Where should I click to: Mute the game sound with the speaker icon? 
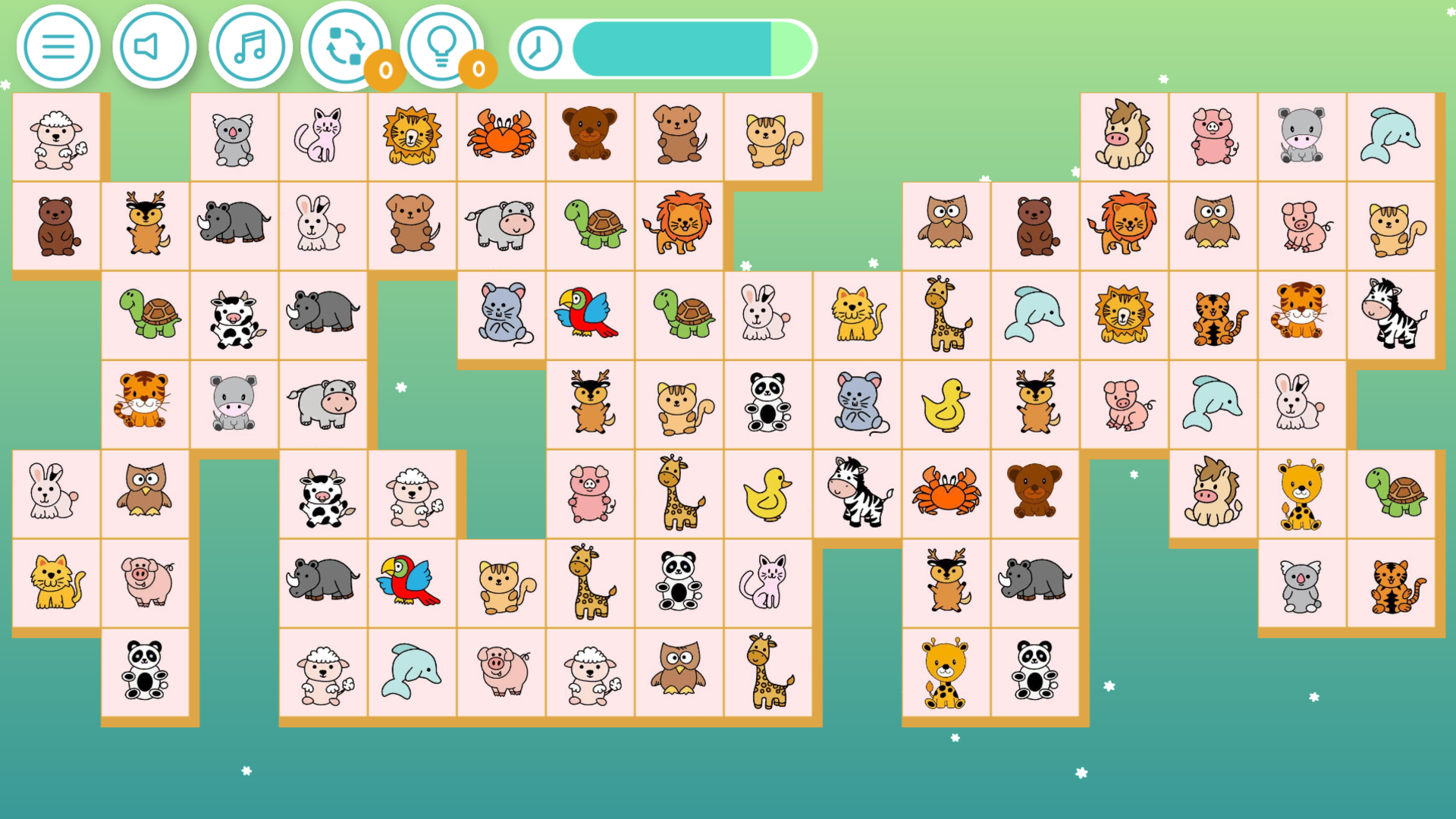coord(154,45)
